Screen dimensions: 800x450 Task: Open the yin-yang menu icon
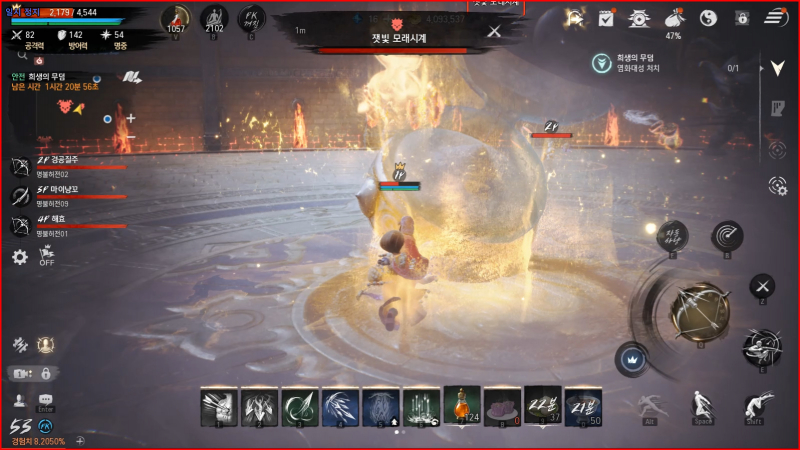coord(708,18)
